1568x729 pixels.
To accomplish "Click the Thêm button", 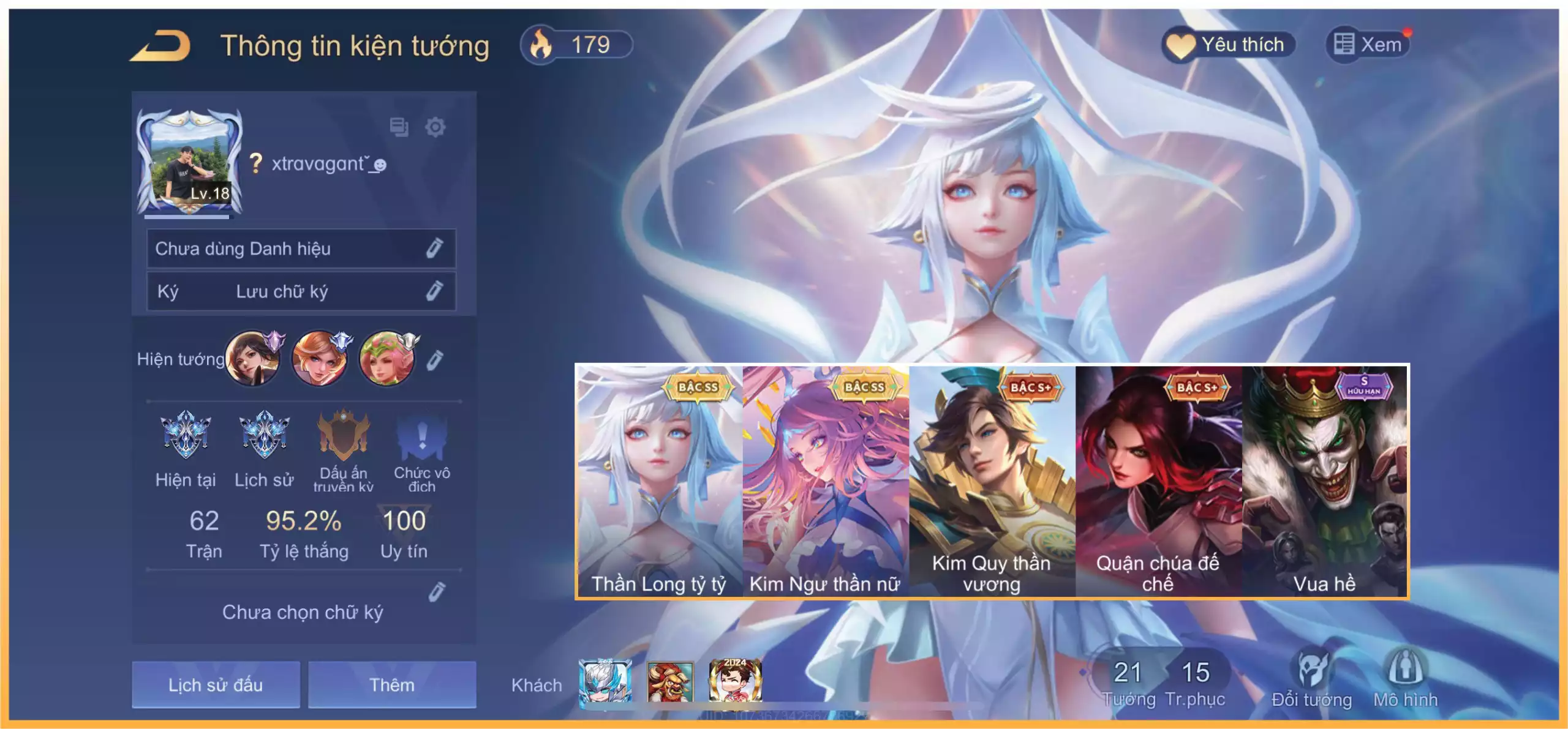I will pos(392,684).
